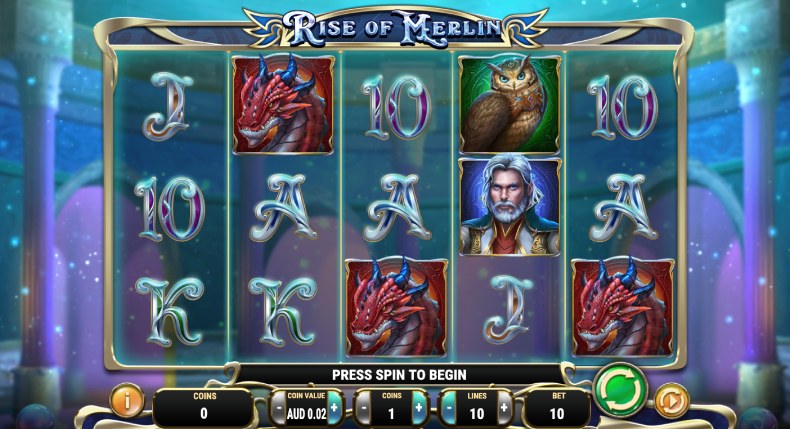The width and height of the screenshot is (790, 429).
Task: Open the orange info paytable button
Action: (x=126, y=401)
